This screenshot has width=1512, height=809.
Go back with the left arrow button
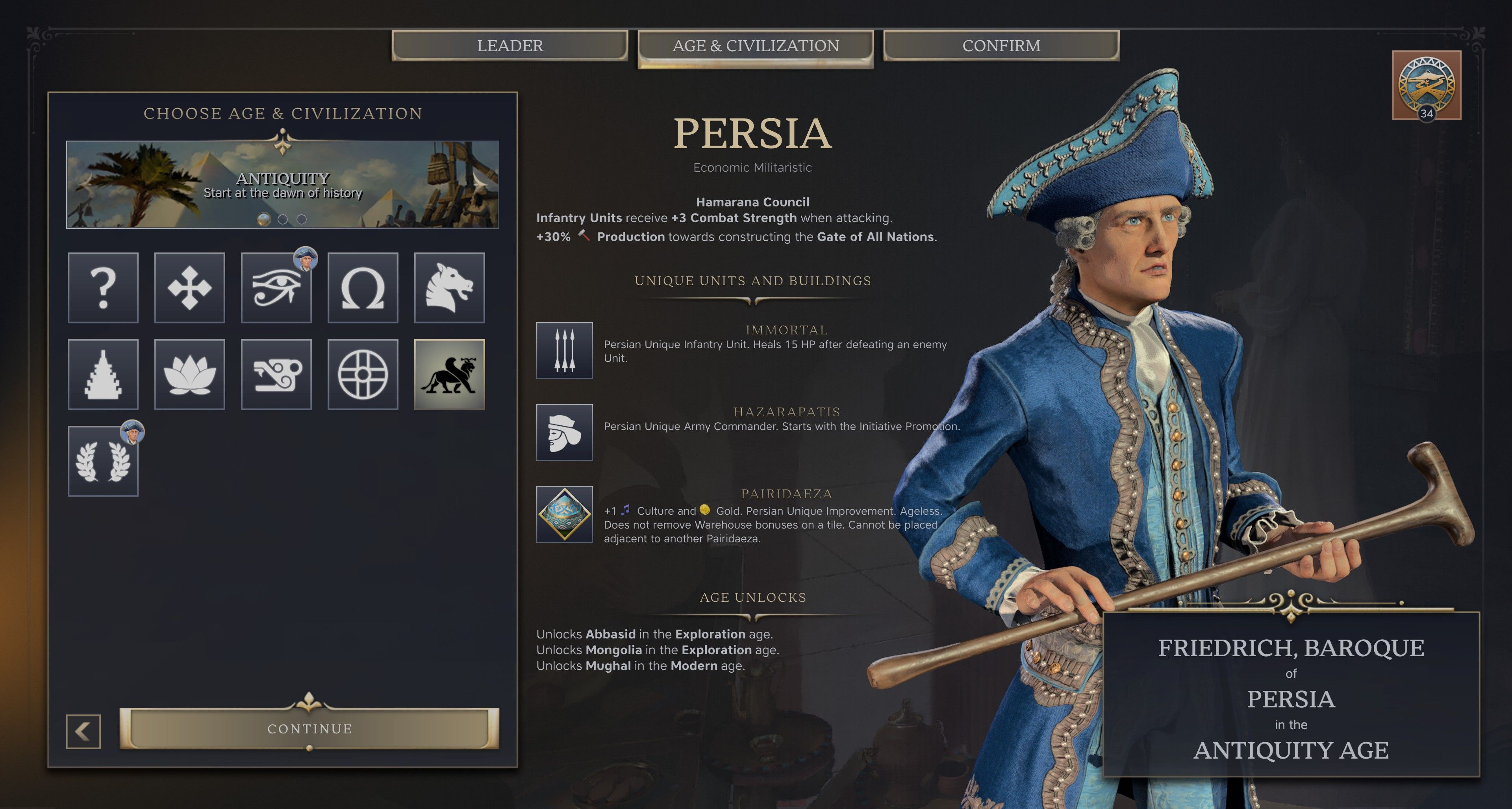[83, 731]
